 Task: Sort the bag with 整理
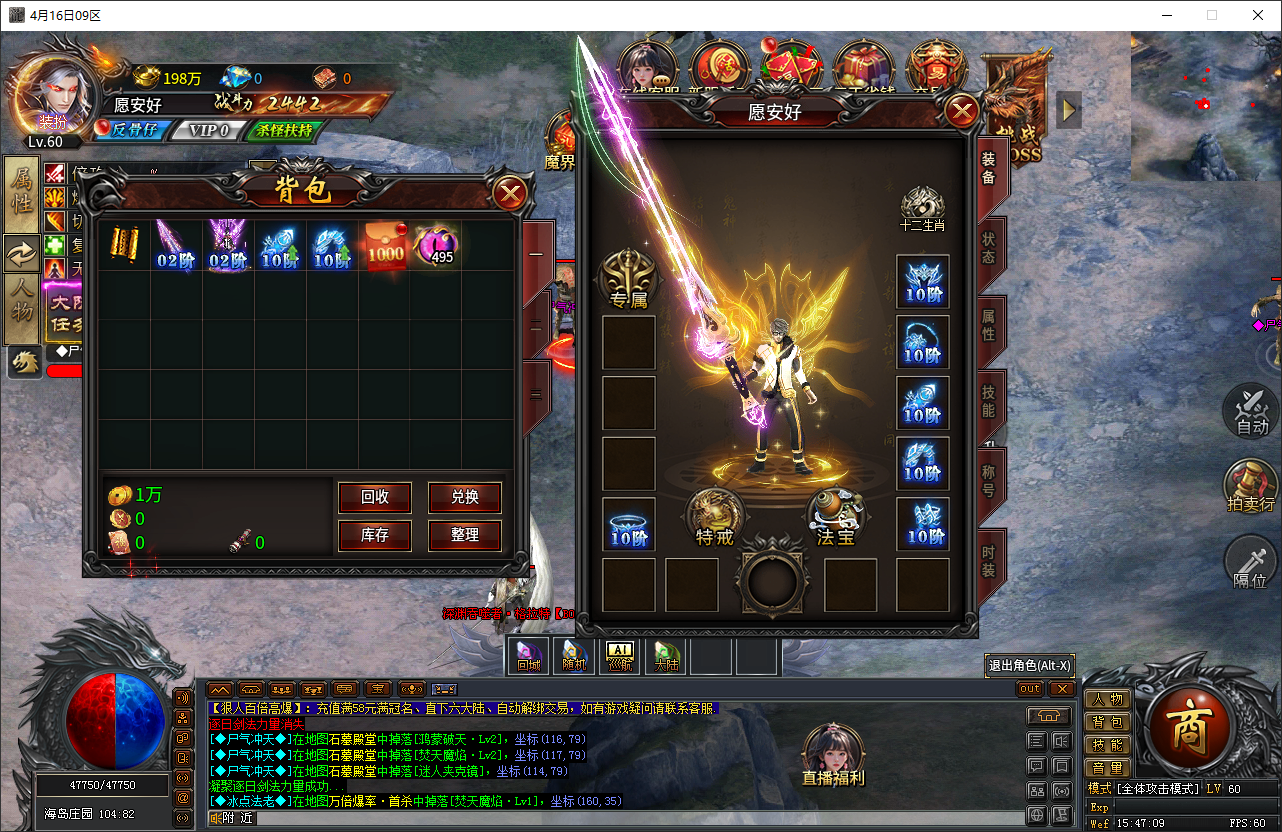[x=464, y=535]
